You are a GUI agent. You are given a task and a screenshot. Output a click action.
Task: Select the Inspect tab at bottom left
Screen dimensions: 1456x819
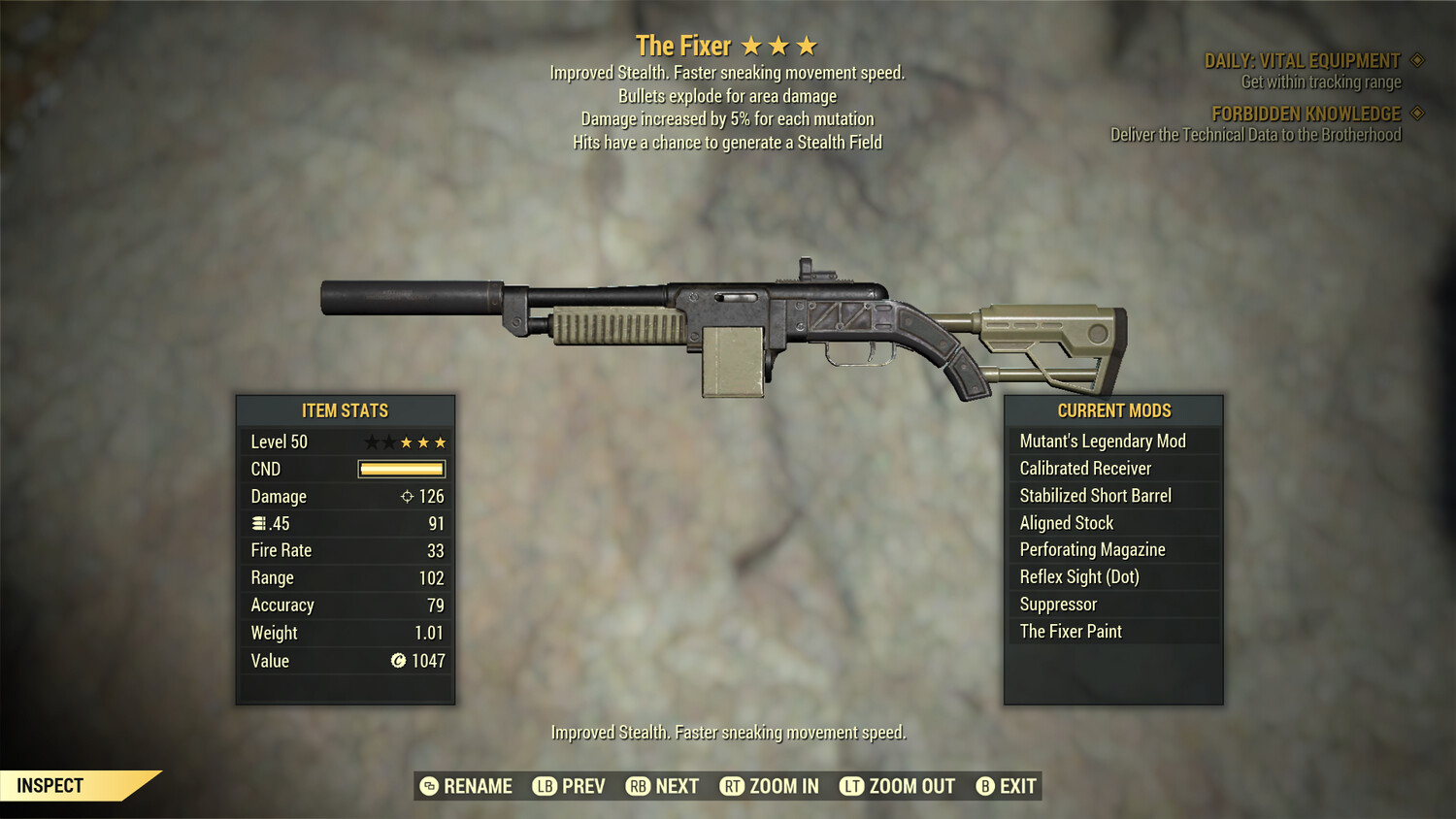coord(50,785)
